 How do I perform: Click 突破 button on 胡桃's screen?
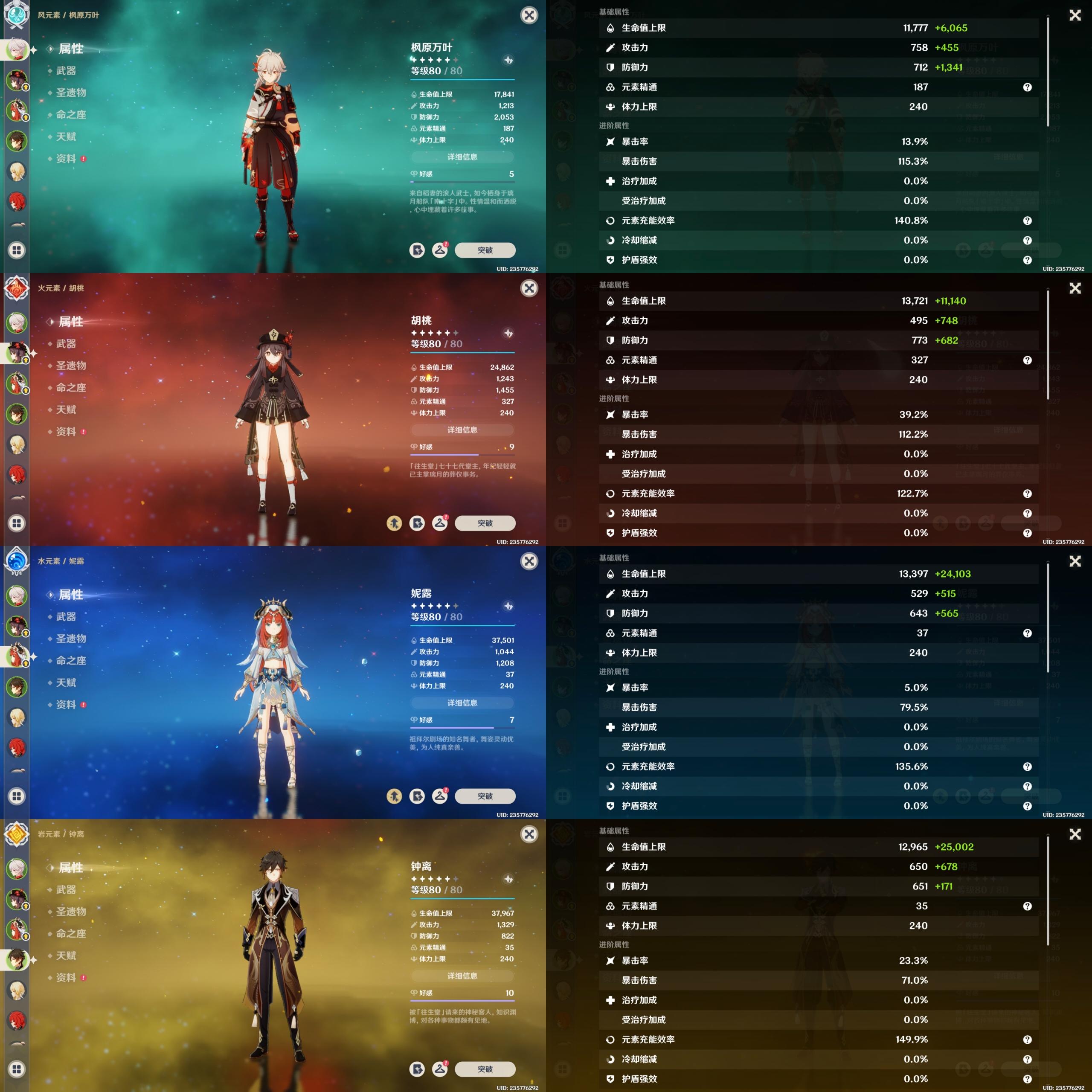coord(485,523)
